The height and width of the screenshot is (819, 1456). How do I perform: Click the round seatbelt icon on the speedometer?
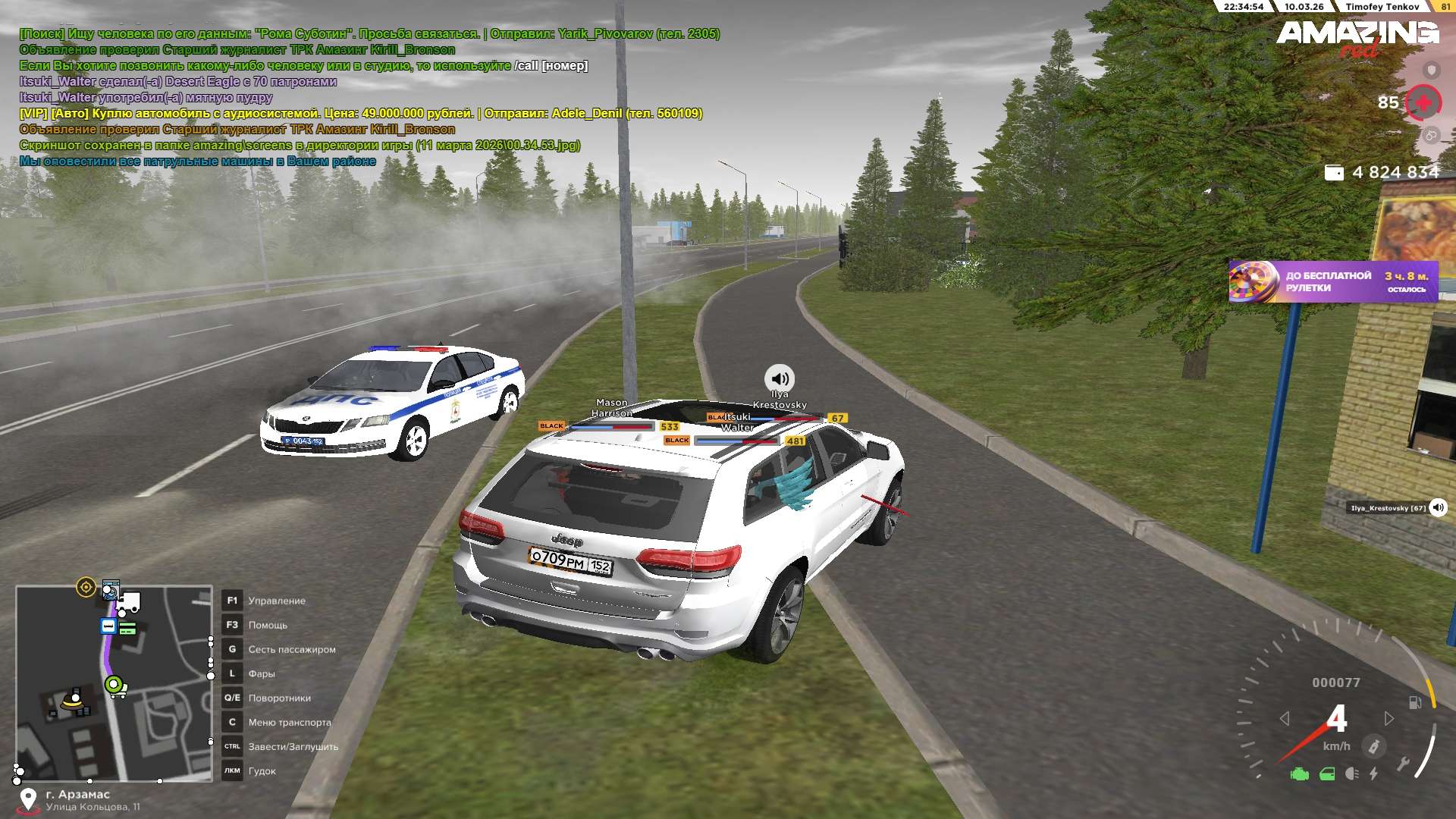pos(1373,747)
